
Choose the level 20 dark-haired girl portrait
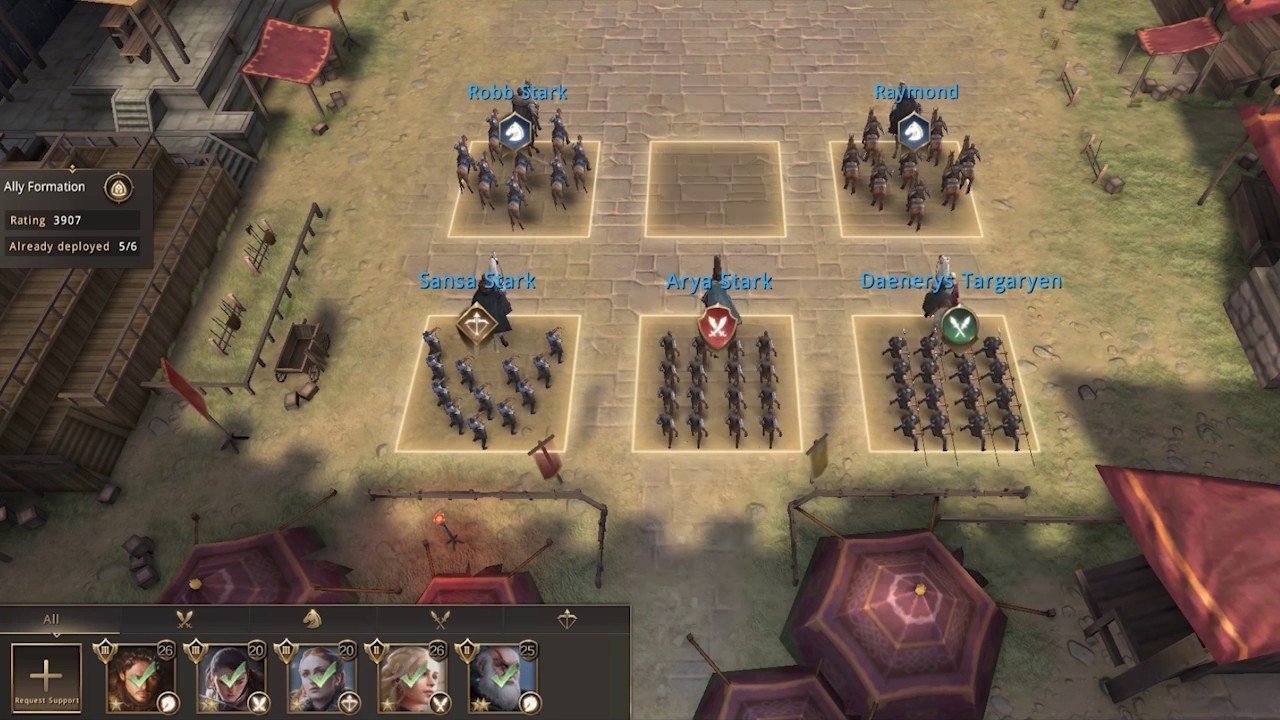tap(231, 678)
